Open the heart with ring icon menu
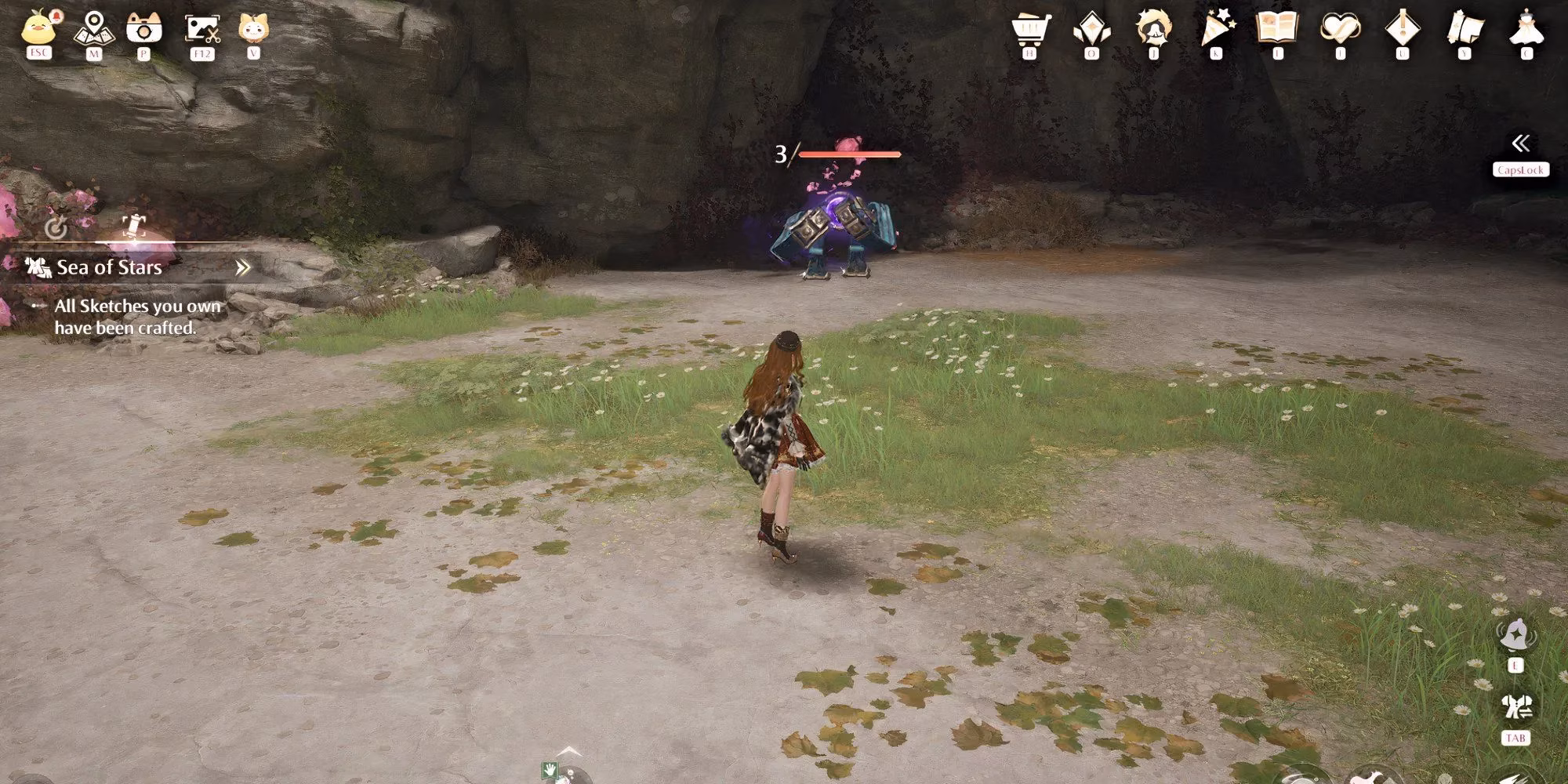 pos(1340,29)
